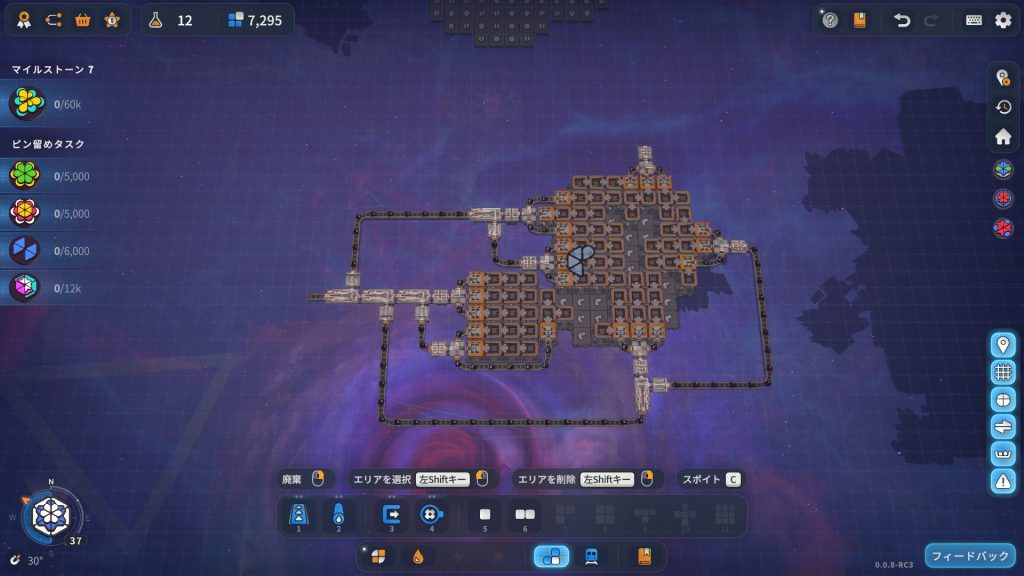Select the space pipe tool in slot 2
Viewport: 1024px width, 576px height.
pos(339,515)
